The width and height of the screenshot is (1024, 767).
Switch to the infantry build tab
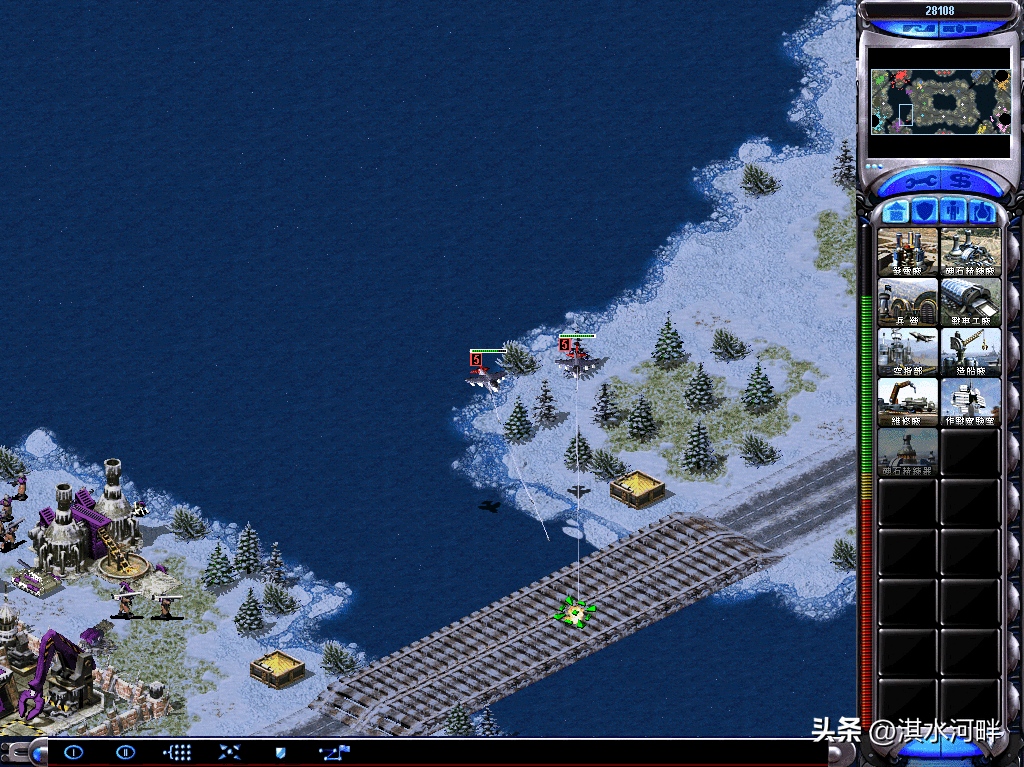click(955, 212)
